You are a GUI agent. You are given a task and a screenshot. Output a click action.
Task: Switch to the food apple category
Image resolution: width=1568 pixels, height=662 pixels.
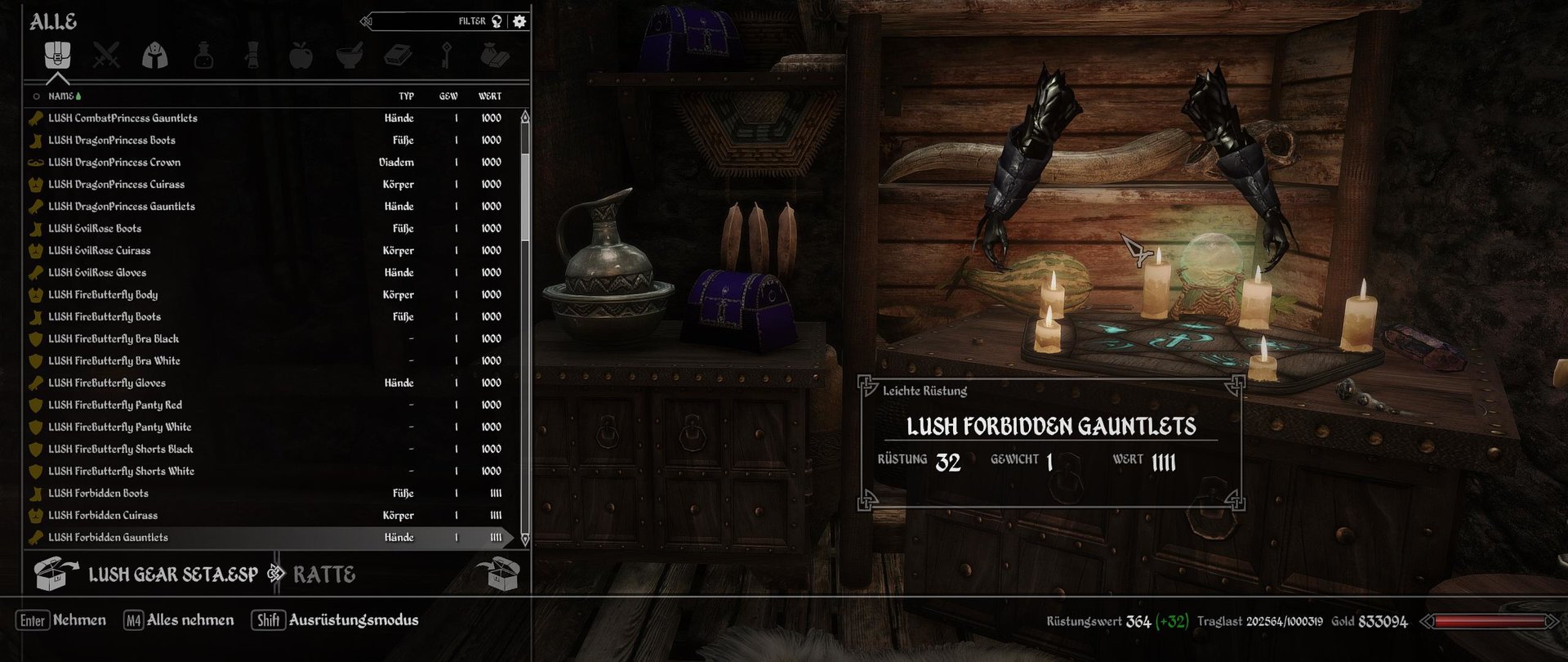pyautogui.click(x=301, y=56)
